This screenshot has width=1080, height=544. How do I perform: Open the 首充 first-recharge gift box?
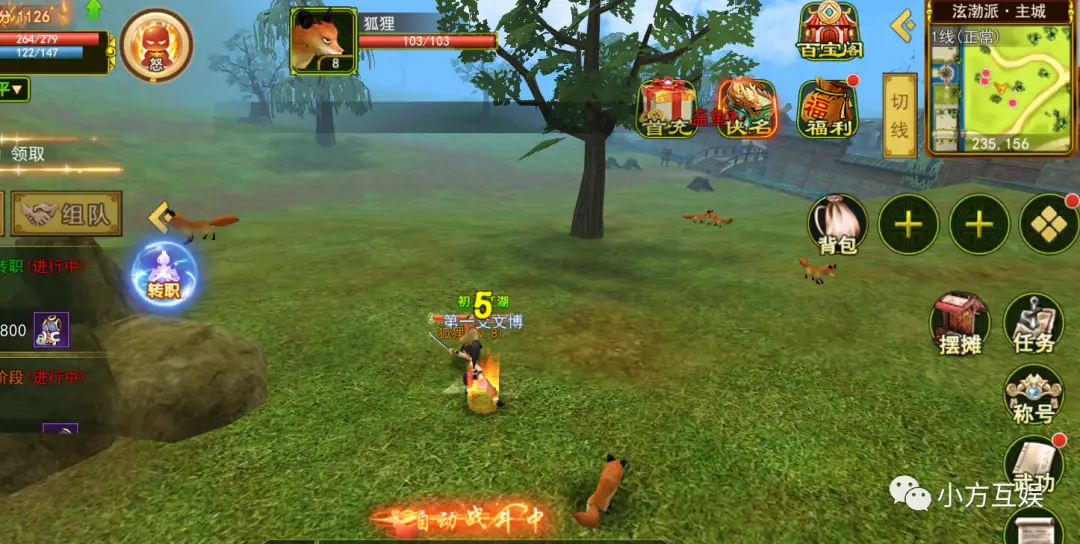669,107
